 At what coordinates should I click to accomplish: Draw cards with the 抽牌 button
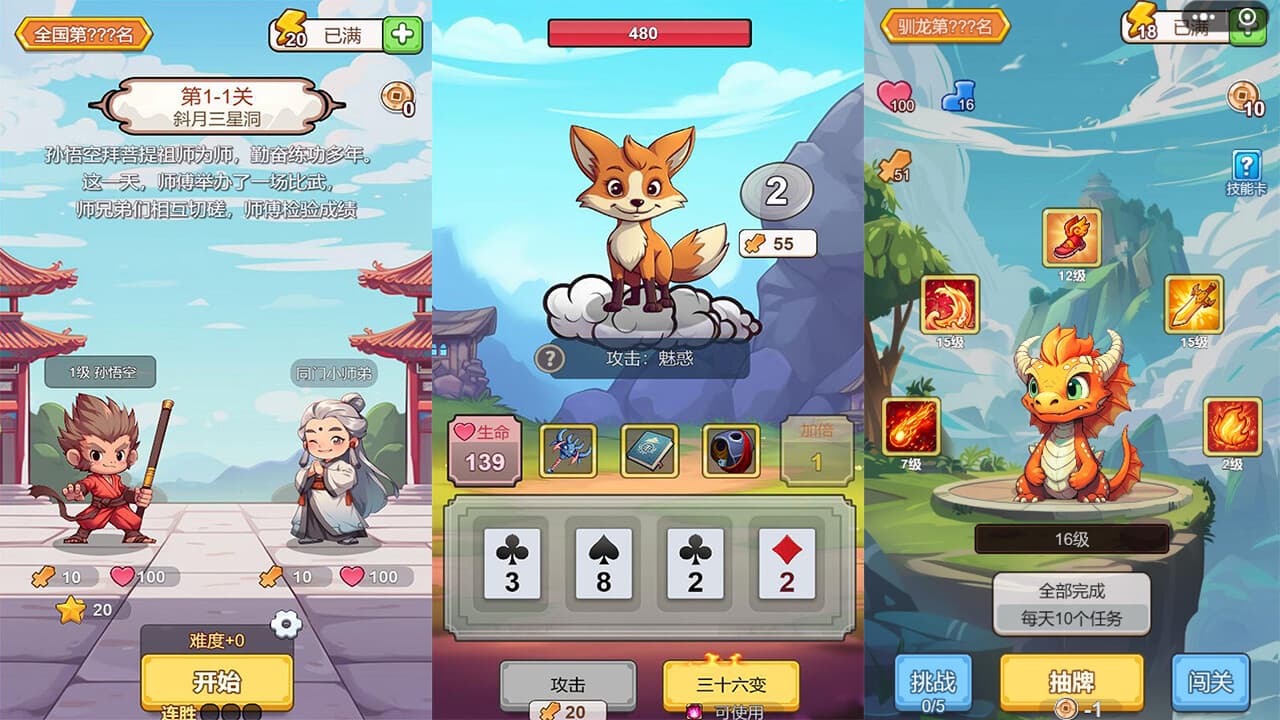point(1071,682)
